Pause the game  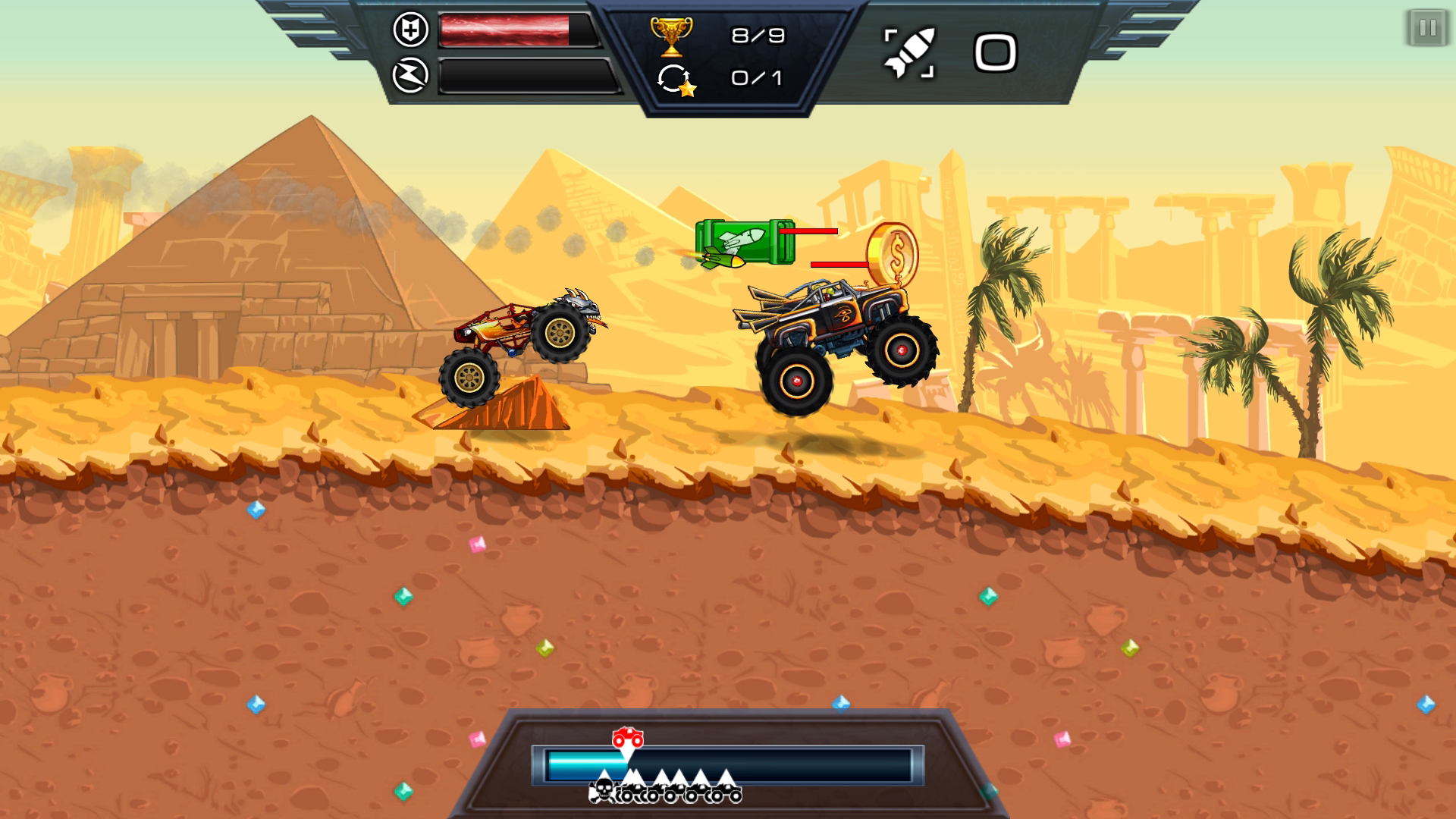coord(1427,29)
